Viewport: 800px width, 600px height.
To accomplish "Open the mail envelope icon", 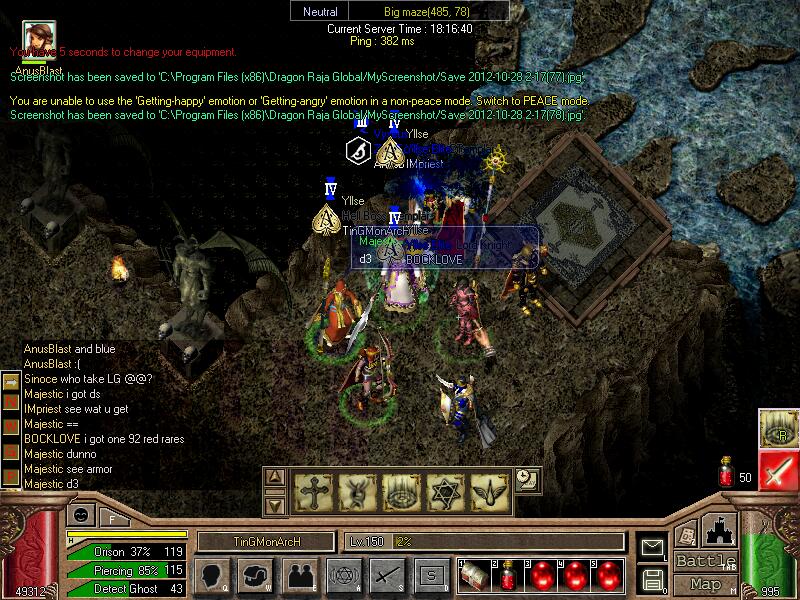I will coord(652,548).
